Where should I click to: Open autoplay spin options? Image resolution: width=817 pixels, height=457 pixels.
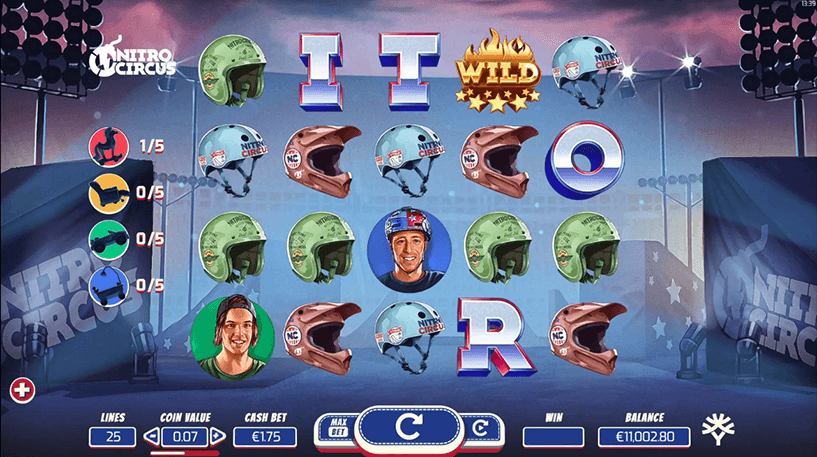click(x=479, y=428)
